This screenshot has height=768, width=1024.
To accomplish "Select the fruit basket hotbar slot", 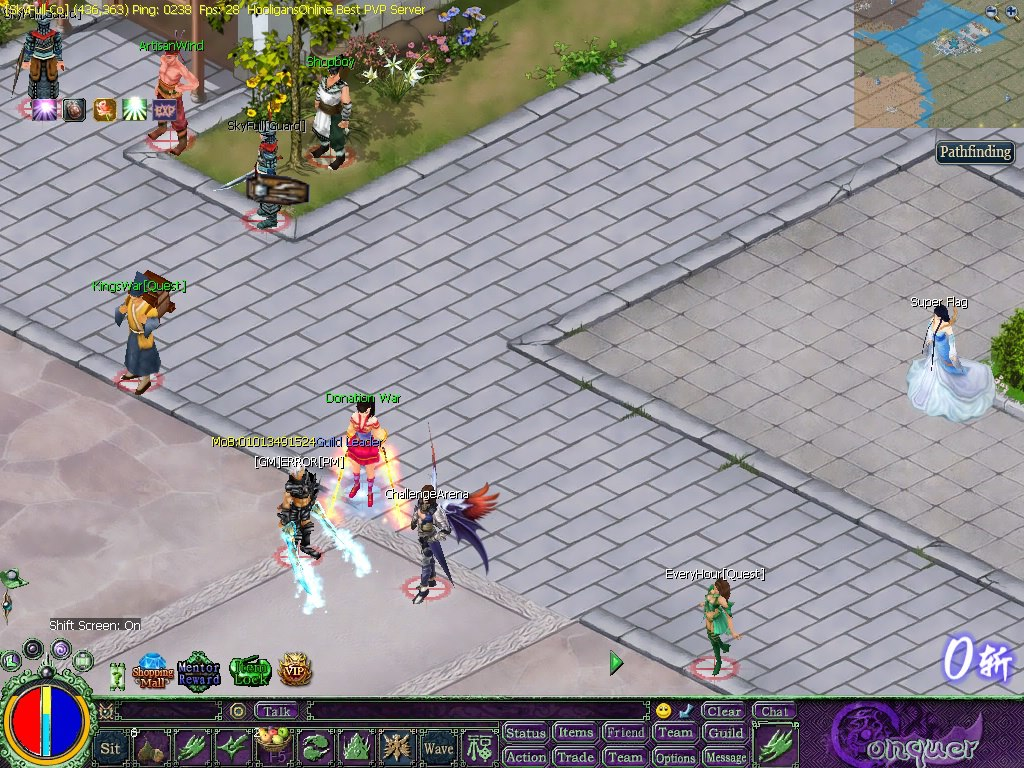I will click(x=274, y=746).
